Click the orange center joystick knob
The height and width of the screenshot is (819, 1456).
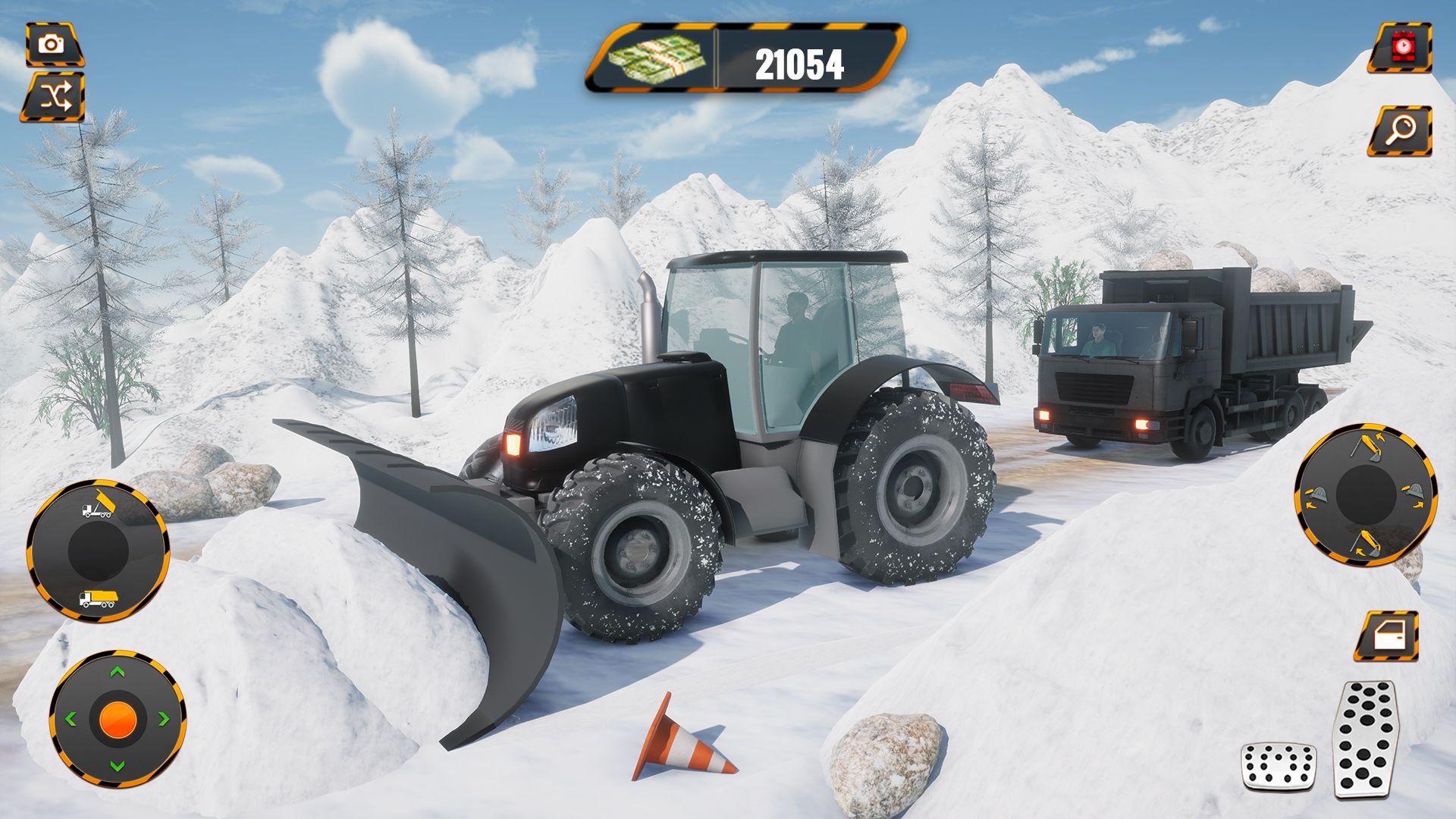point(117,718)
